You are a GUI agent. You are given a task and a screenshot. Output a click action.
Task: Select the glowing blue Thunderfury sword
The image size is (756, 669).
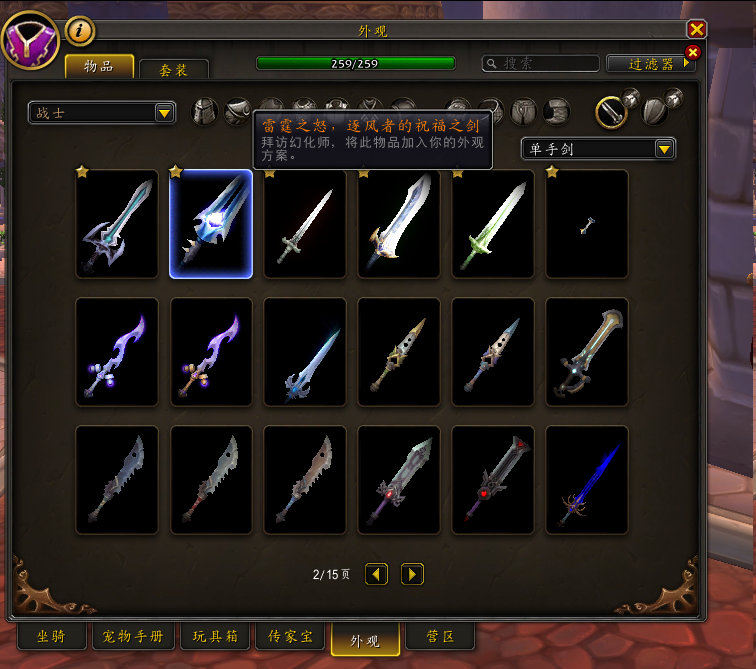(x=211, y=224)
